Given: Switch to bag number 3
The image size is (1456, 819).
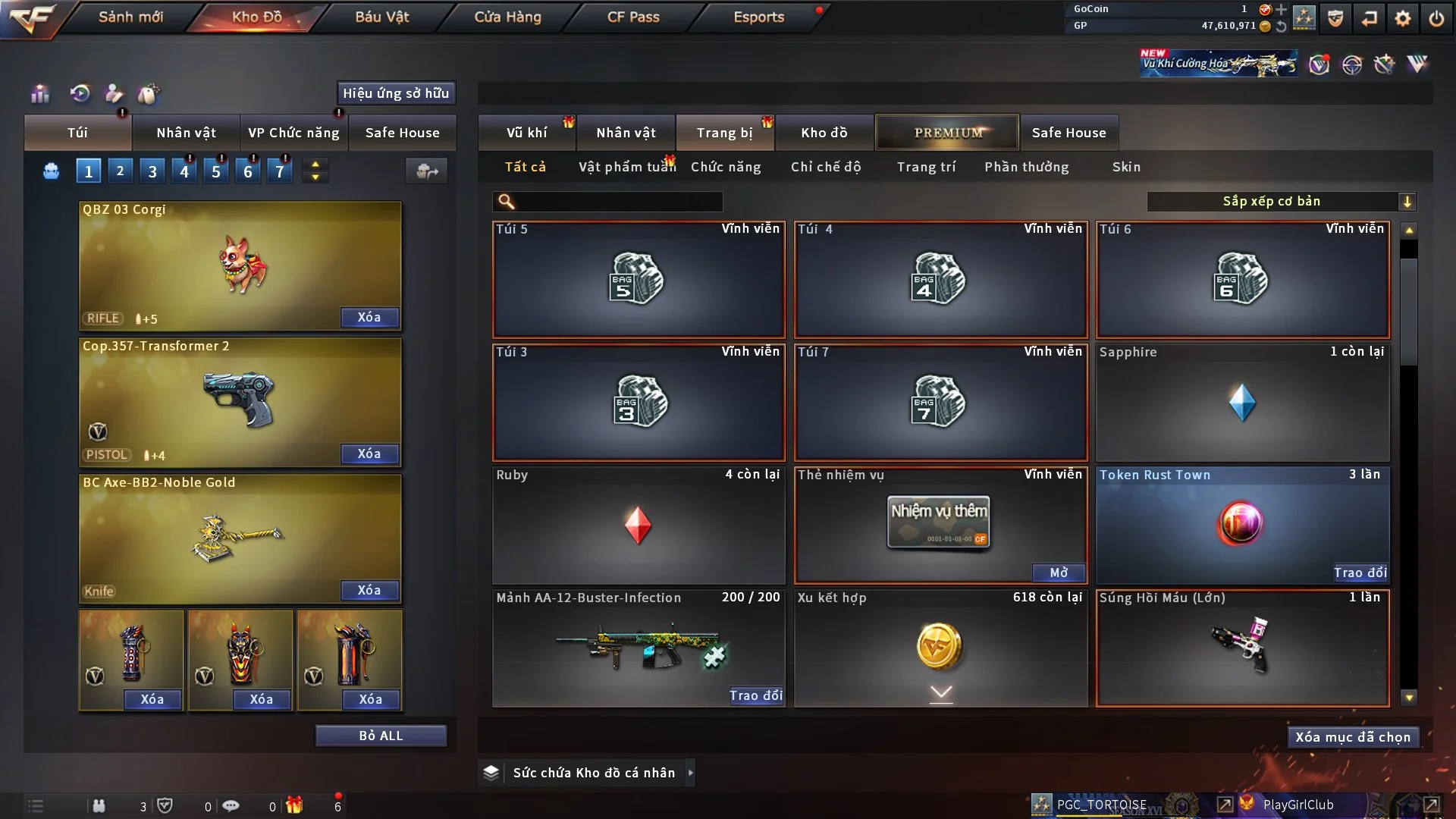Looking at the screenshot, I should [152, 171].
